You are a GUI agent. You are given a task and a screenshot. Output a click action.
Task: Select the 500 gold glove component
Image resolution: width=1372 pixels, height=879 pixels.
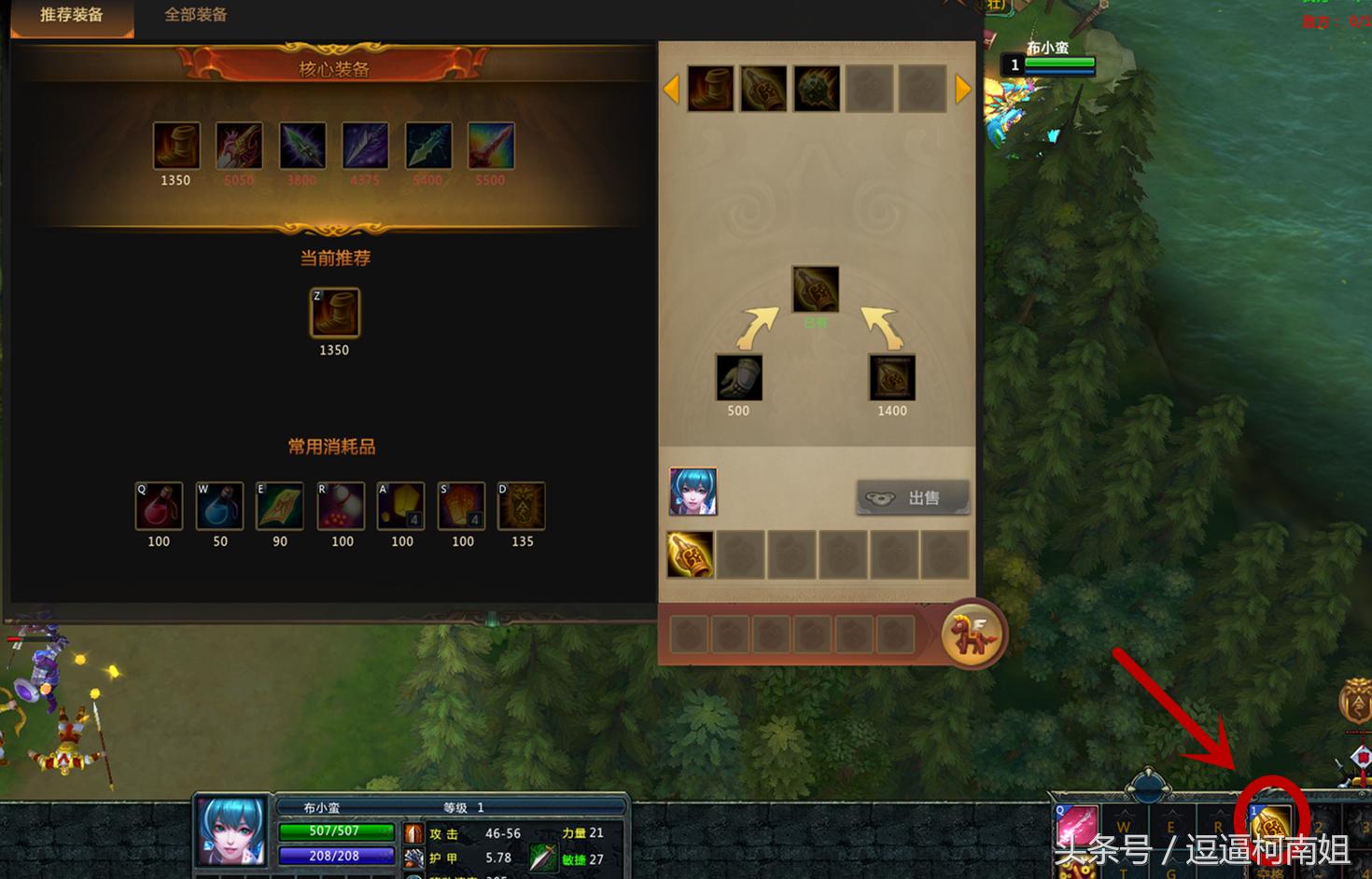(738, 378)
